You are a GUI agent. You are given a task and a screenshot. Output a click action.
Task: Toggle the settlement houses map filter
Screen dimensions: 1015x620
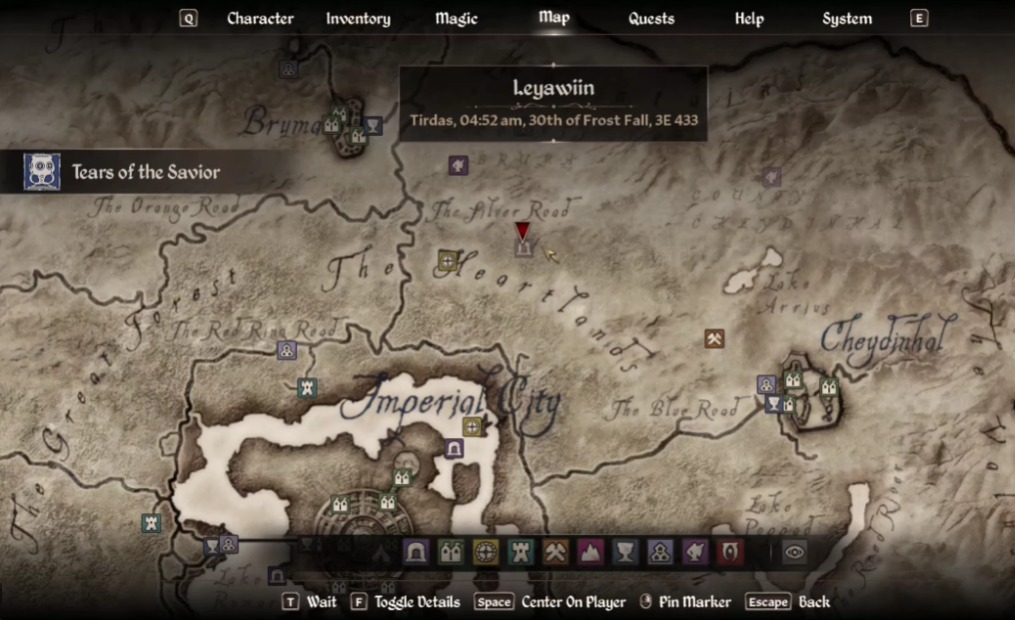(451, 552)
